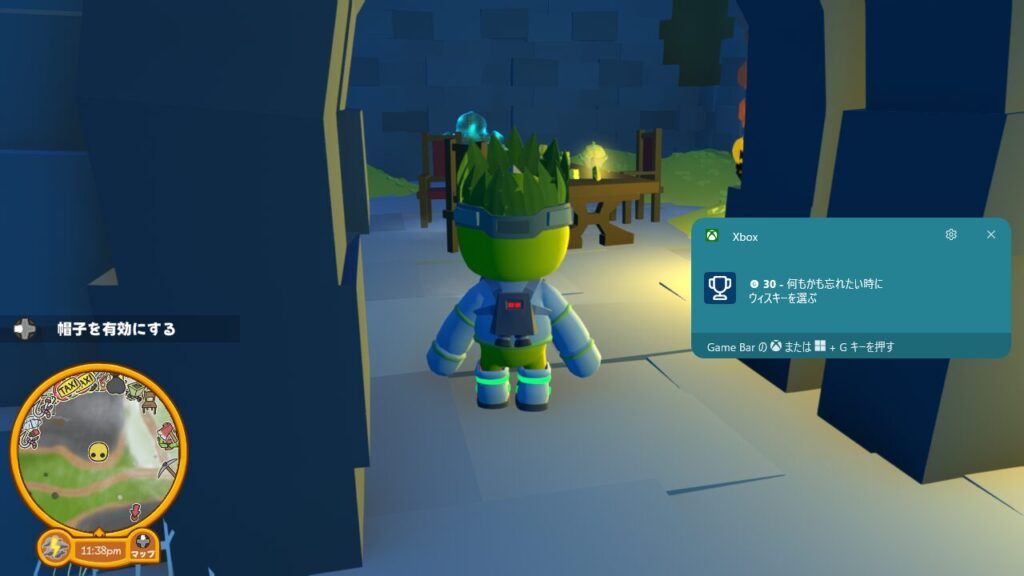Click the circular minimap
The image size is (1024, 576).
[98, 450]
